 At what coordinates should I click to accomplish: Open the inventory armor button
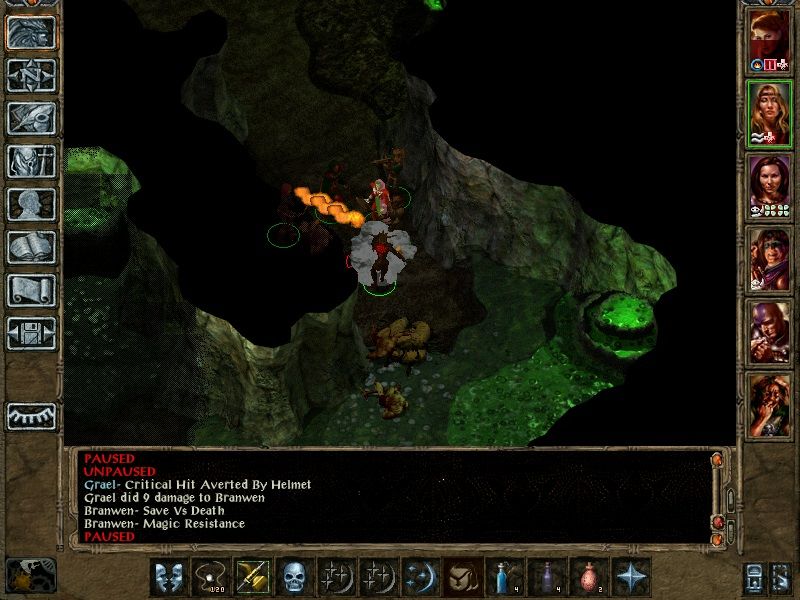[31, 161]
